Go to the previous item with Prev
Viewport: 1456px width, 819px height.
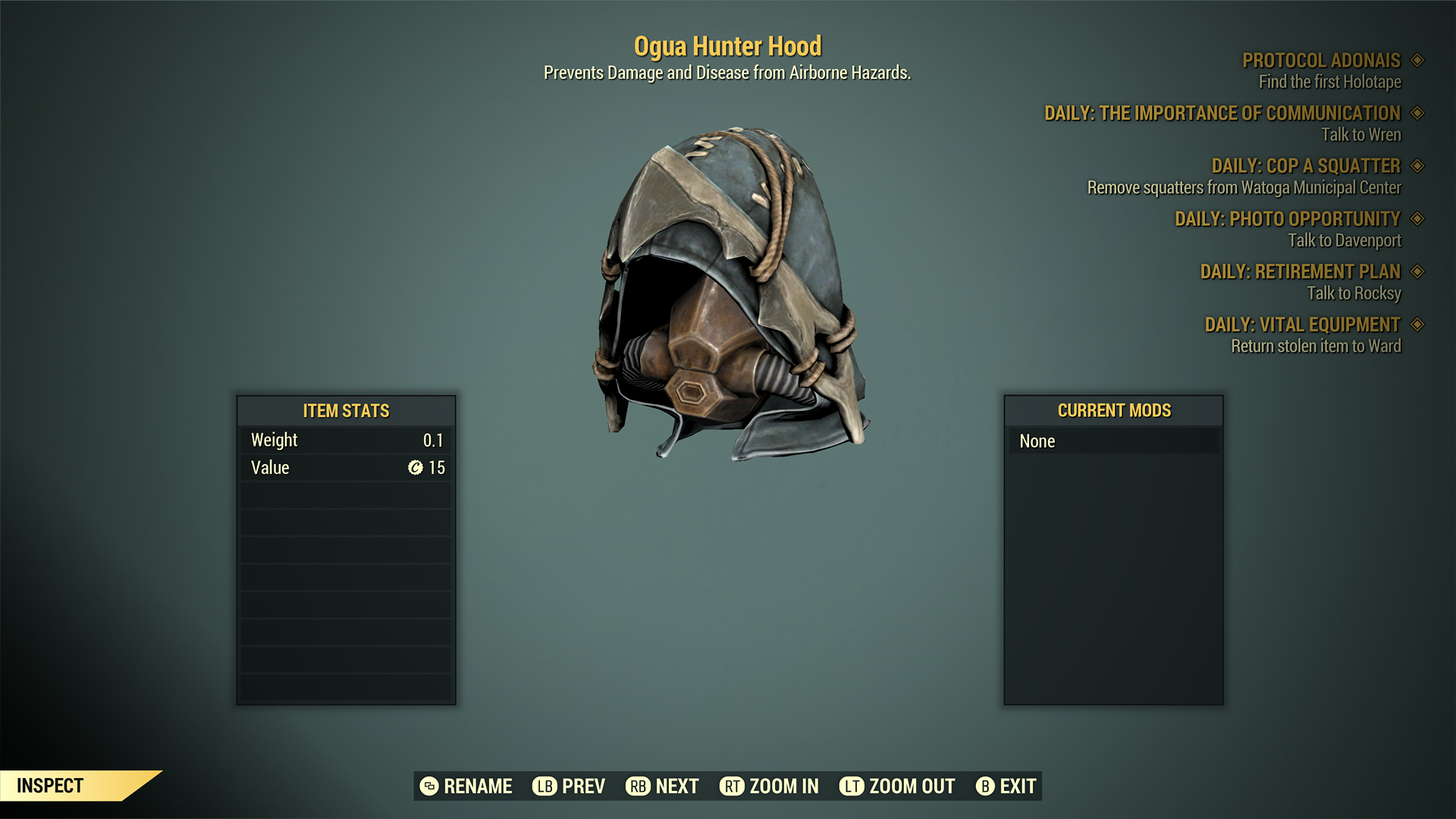tap(569, 786)
